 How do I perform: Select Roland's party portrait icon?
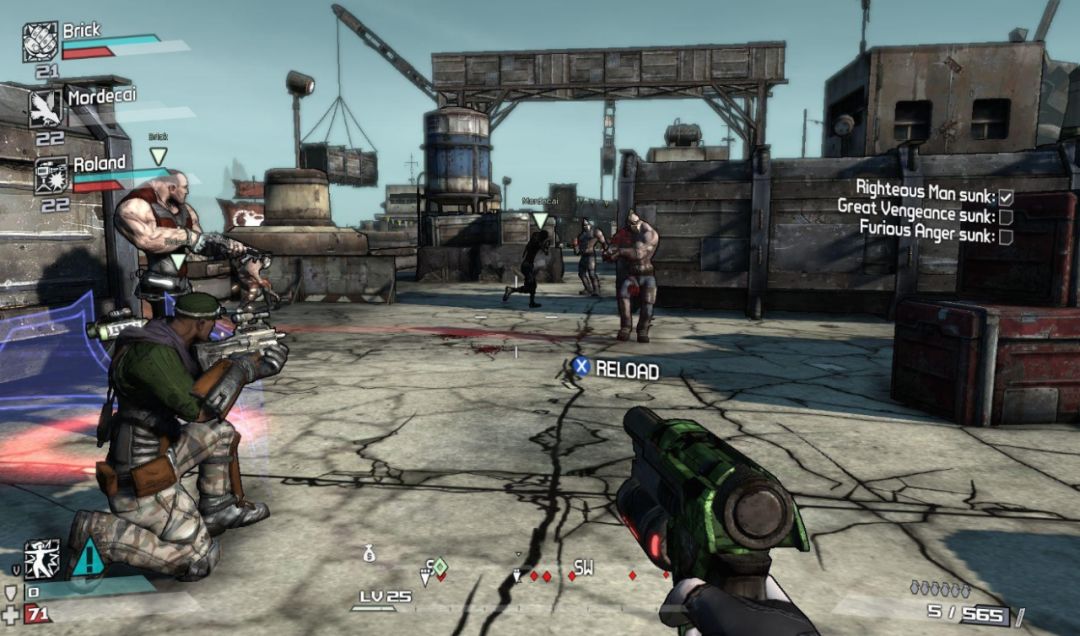pos(51,175)
